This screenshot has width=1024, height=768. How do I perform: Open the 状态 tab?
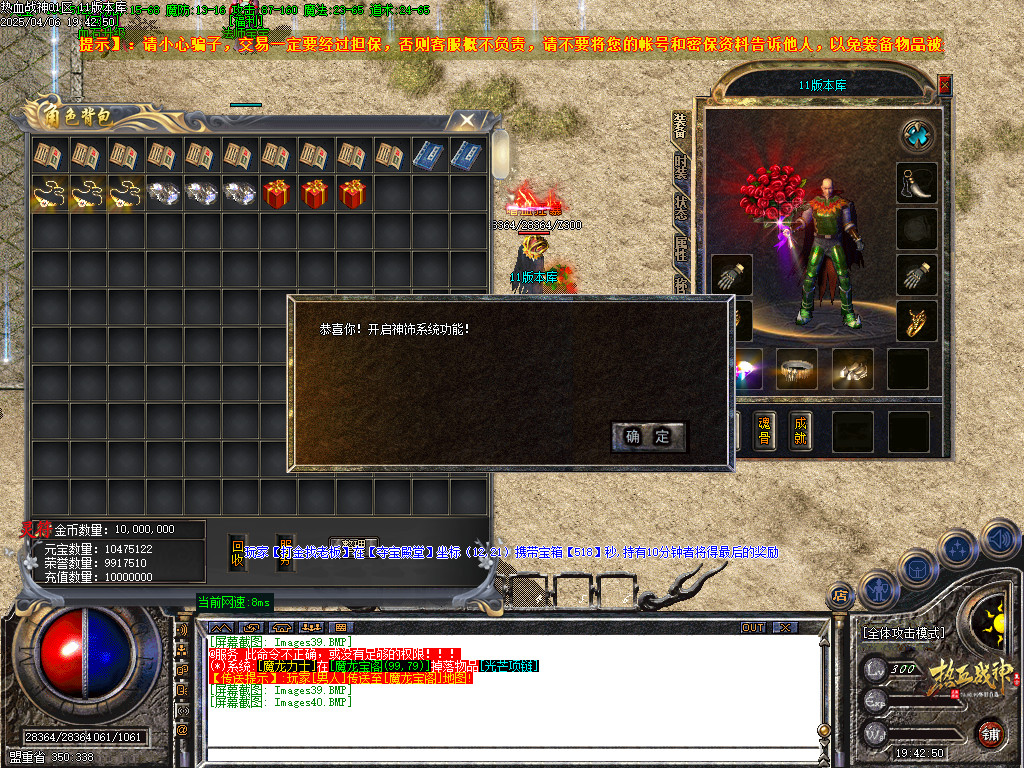(681, 207)
